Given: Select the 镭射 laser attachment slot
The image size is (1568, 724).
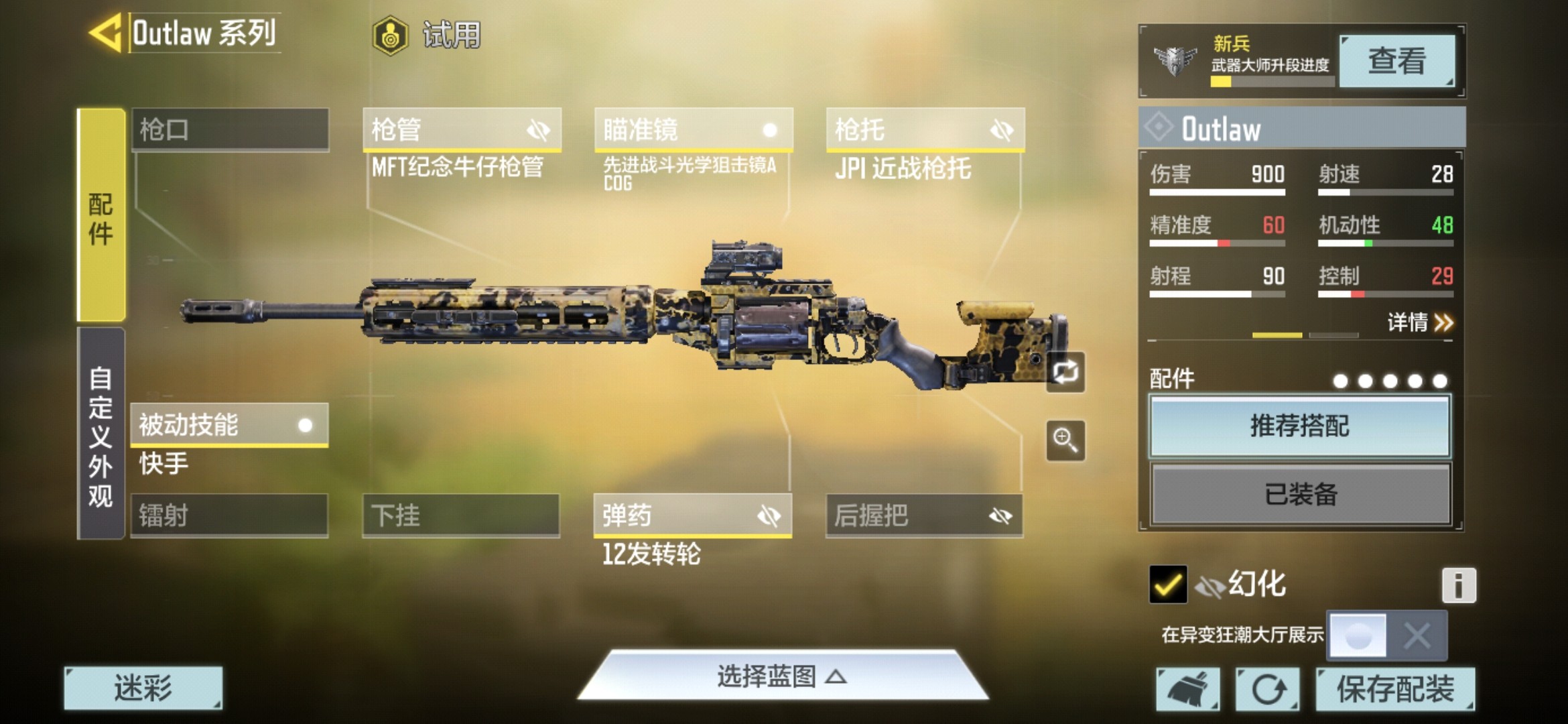Looking at the screenshot, I should pos(229,516).
